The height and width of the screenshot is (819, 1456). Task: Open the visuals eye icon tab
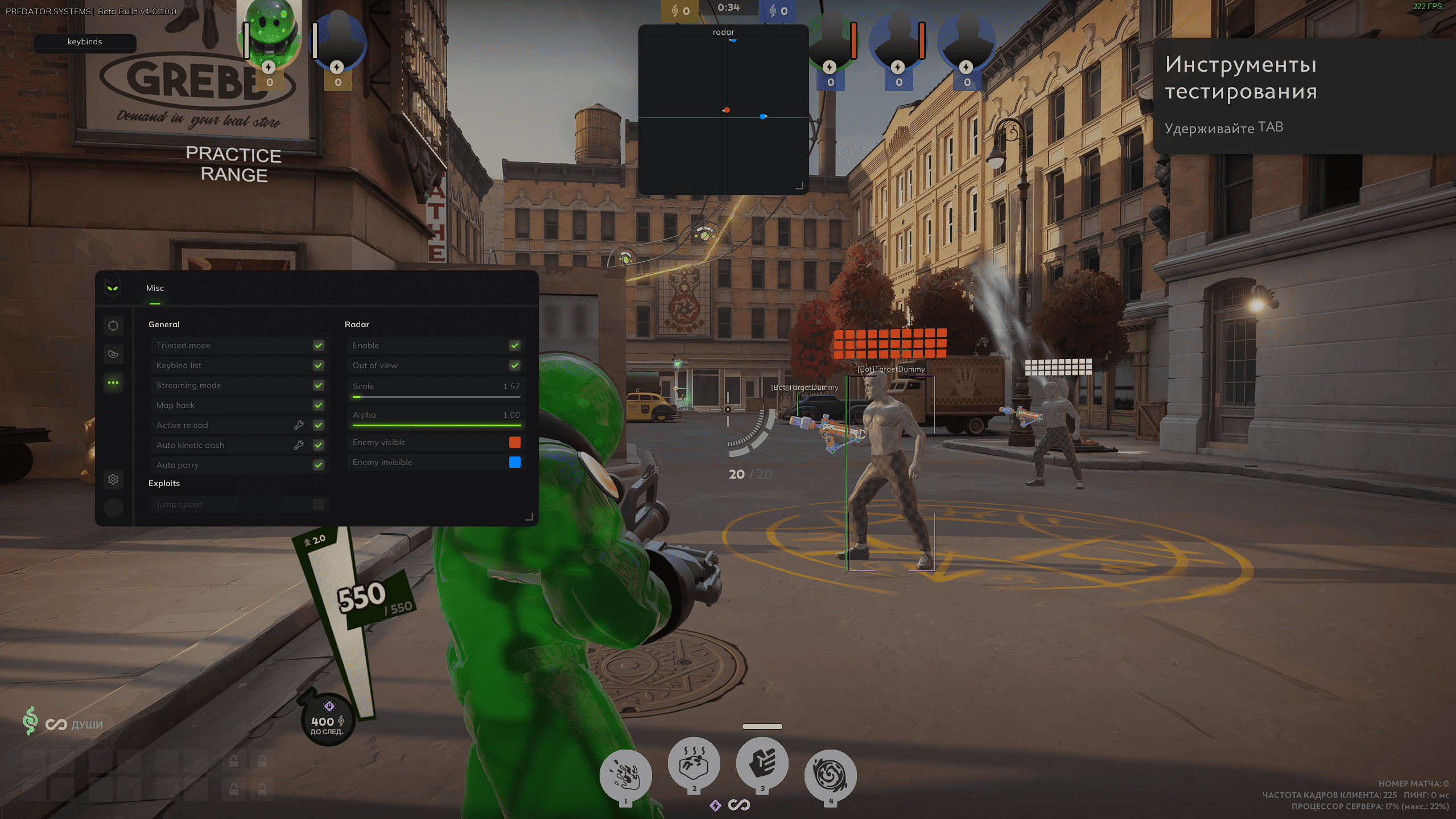click(113, 354)
